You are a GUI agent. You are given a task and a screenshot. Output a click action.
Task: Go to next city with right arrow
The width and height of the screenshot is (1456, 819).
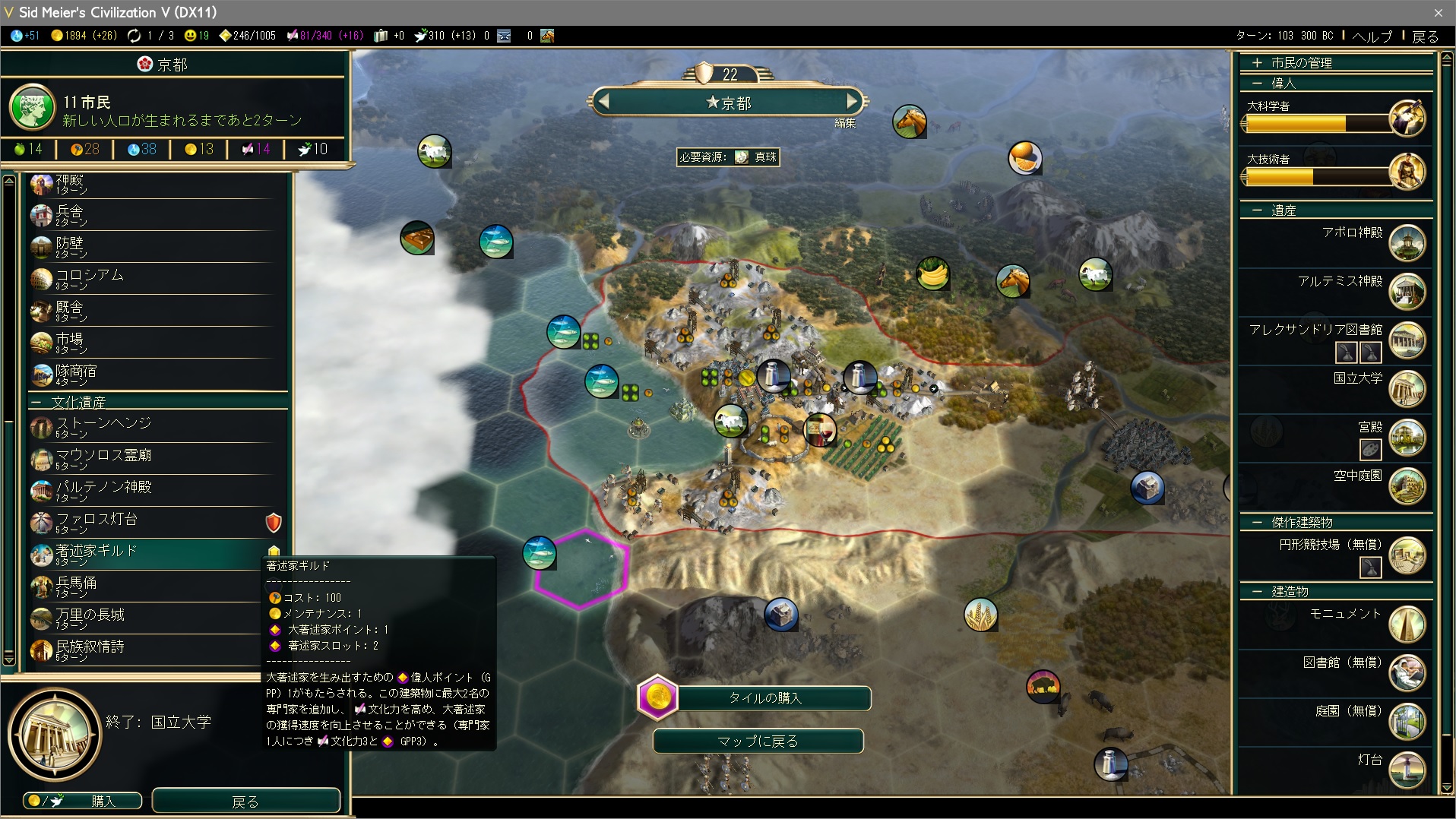click(x=852, y=101)
